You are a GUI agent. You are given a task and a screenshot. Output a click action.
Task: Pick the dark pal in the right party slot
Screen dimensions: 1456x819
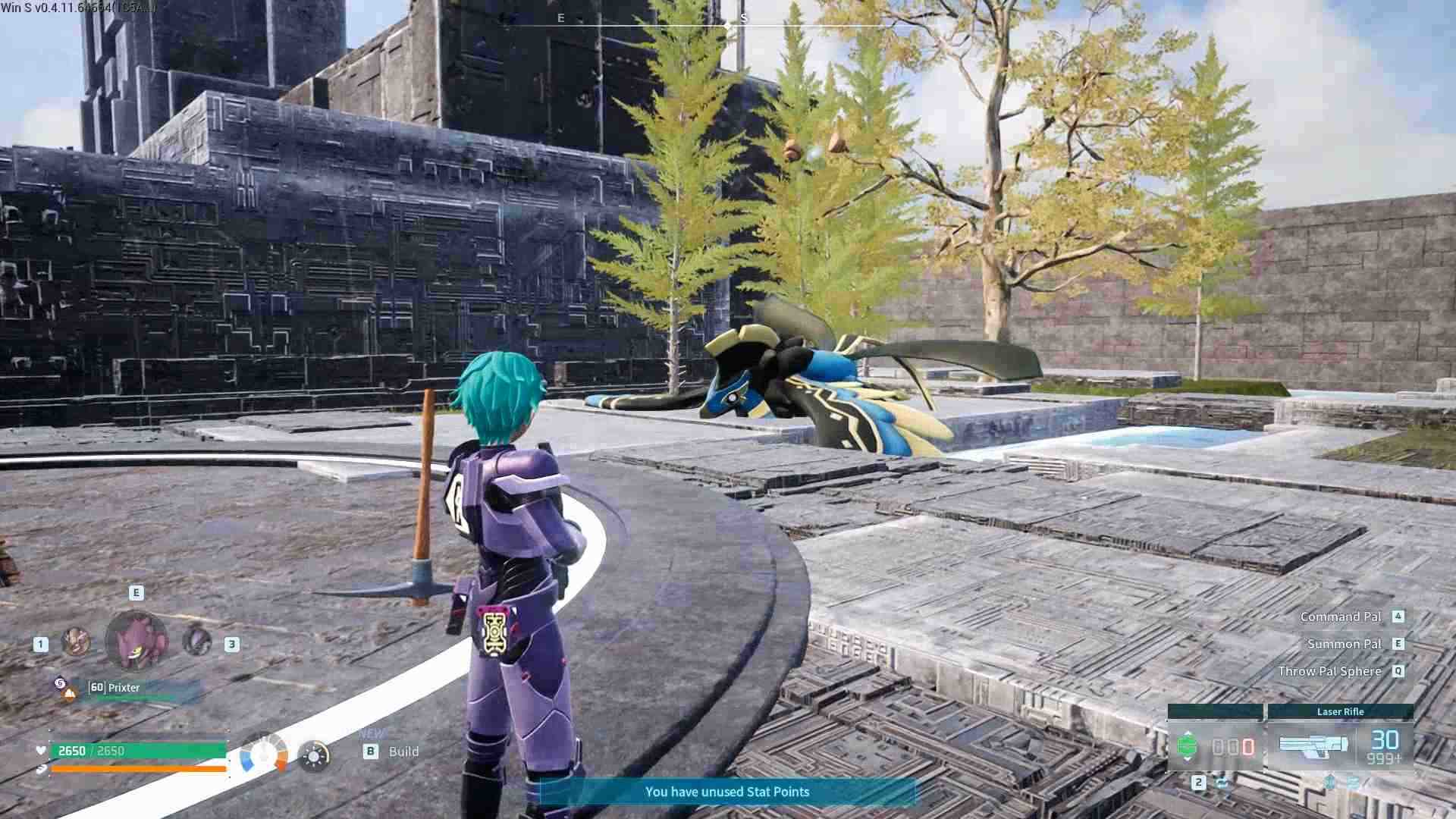(197, 641)
